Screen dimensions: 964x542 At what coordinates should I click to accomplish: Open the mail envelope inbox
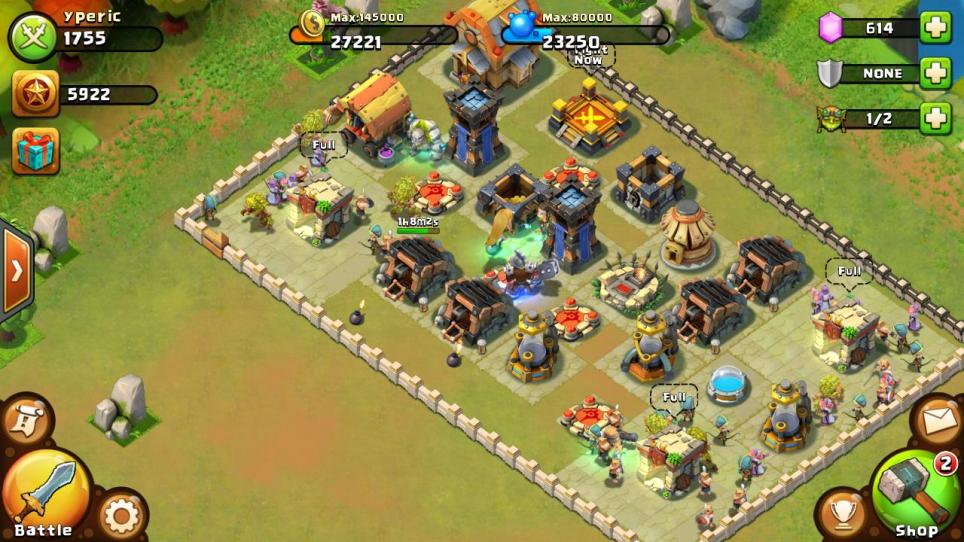[937, 420]
